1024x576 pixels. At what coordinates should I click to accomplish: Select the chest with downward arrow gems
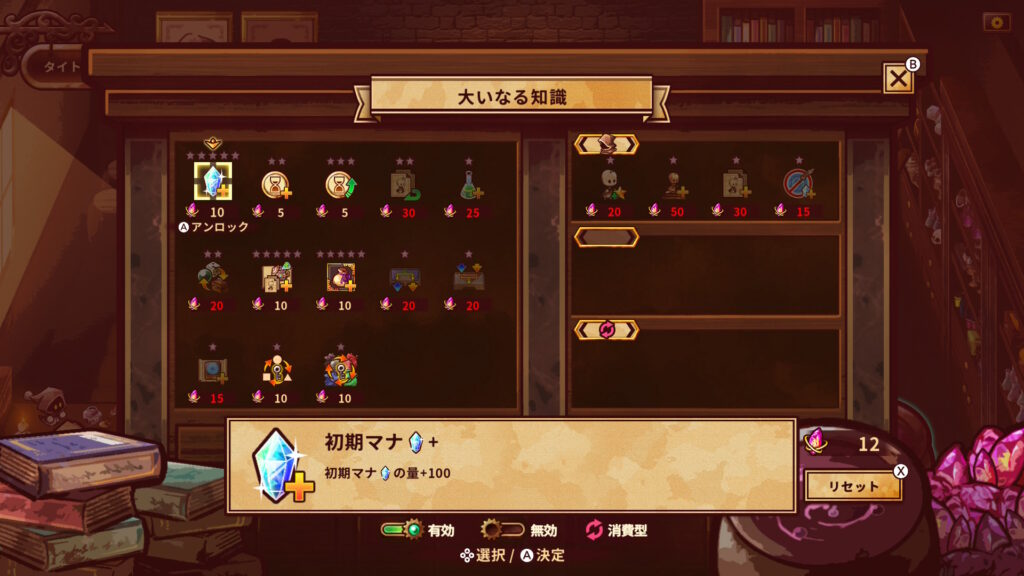[403, 277]
